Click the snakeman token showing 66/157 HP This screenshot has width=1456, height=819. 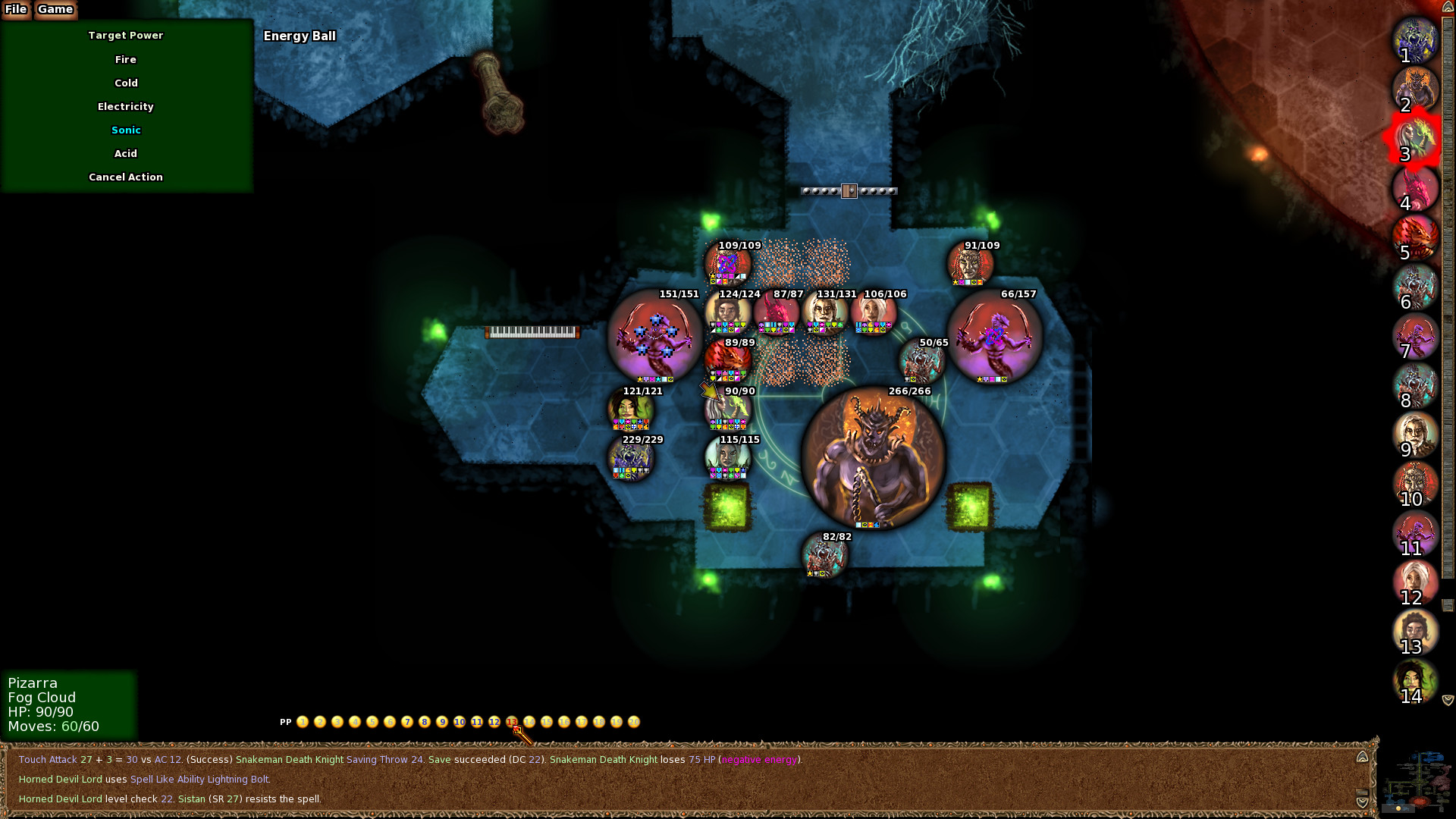(993, 341)
